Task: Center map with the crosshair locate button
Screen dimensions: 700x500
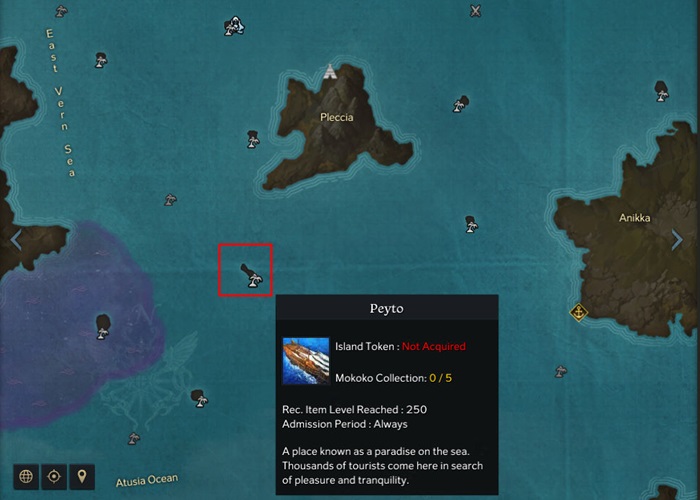Action: click(54, 476)
